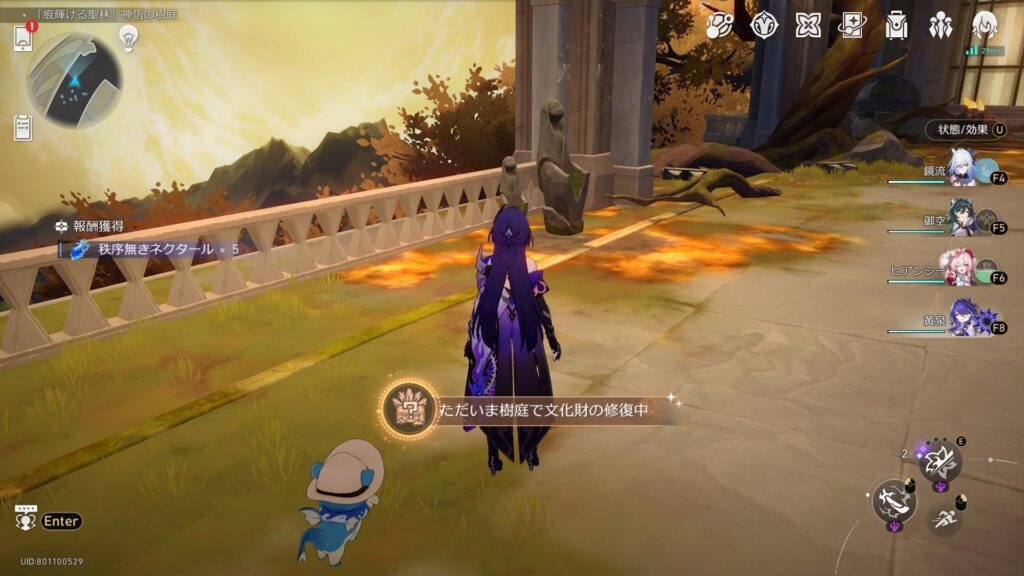Switch to party member 鏡流
Image resolution: width=1024 pixels, height=576 pixels.
(964, 171)
